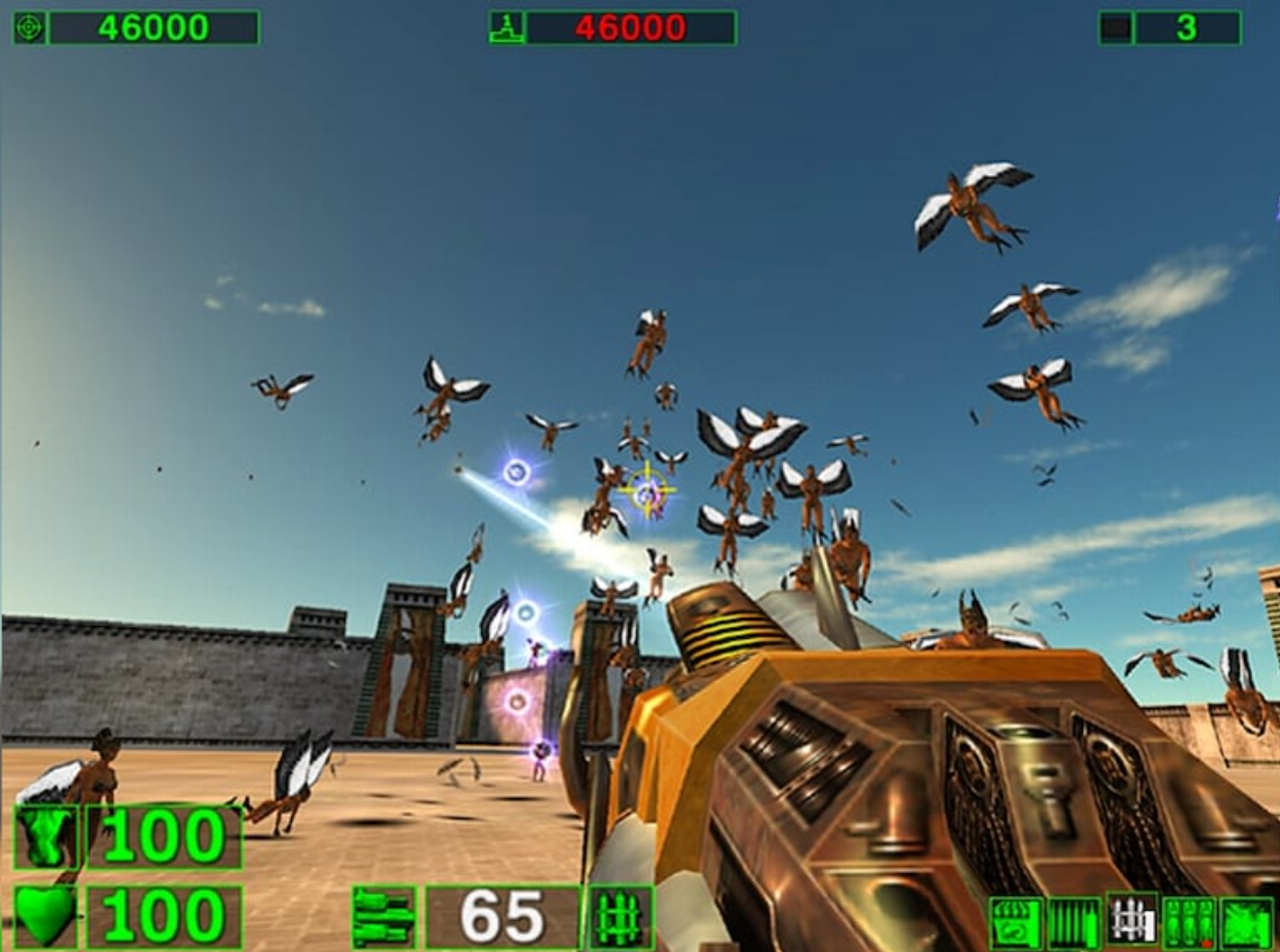
Task: Click the red ammo warning dot on rockets slot
Action: pos(1208,942)
